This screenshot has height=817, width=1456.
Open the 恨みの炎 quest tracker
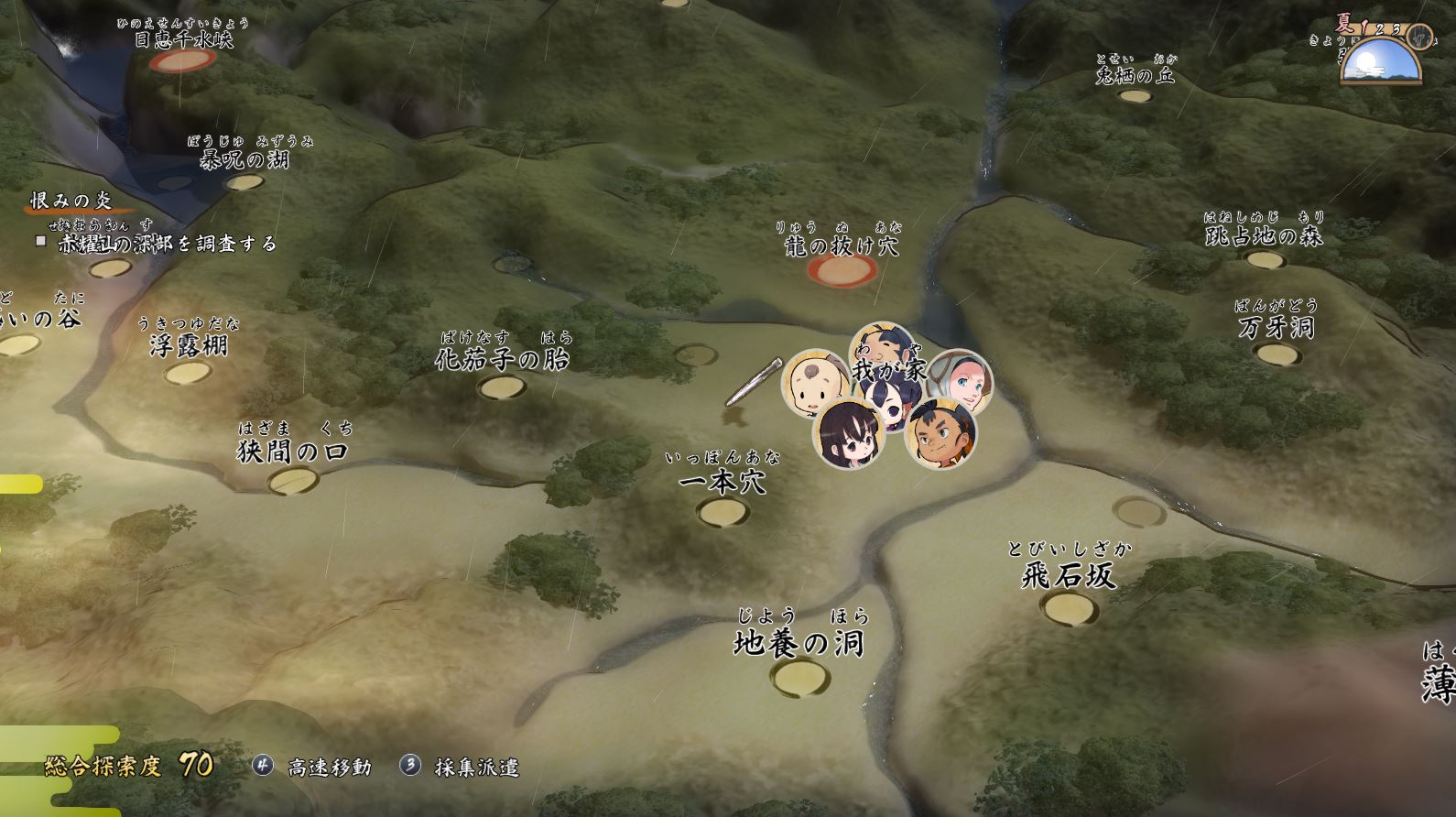71,201
